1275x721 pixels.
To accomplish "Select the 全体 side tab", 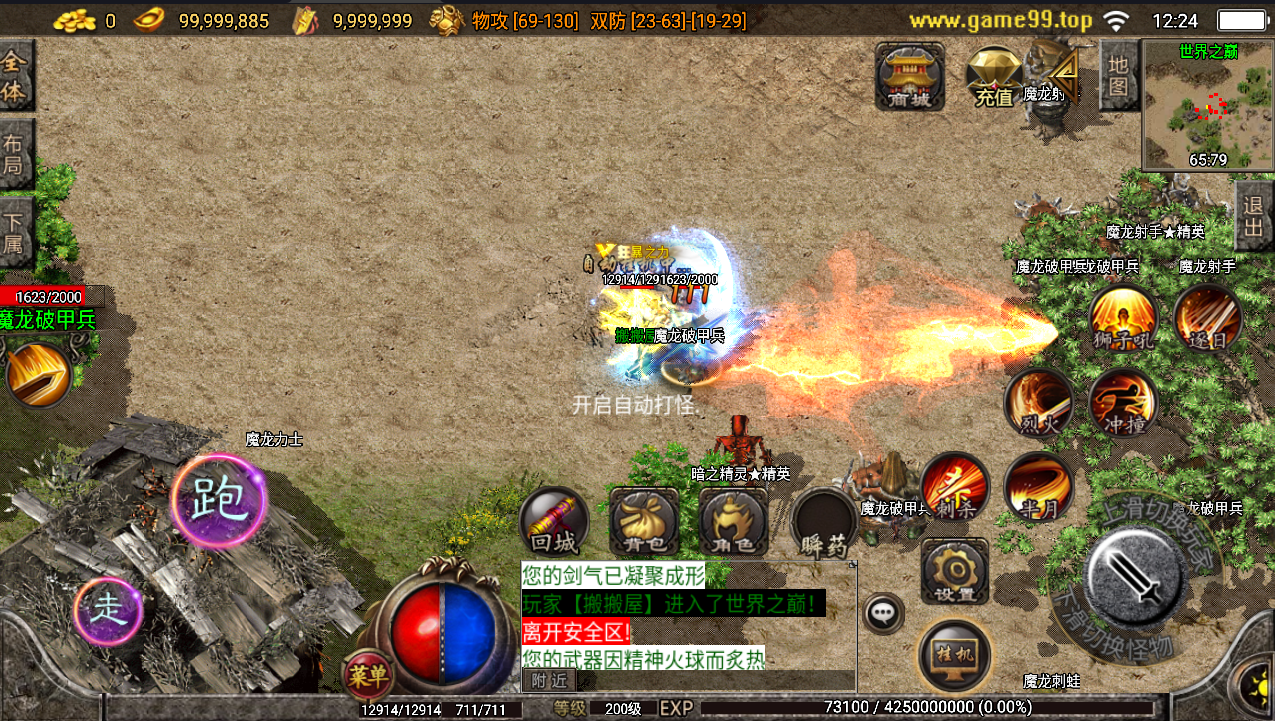I will point(15,76).
